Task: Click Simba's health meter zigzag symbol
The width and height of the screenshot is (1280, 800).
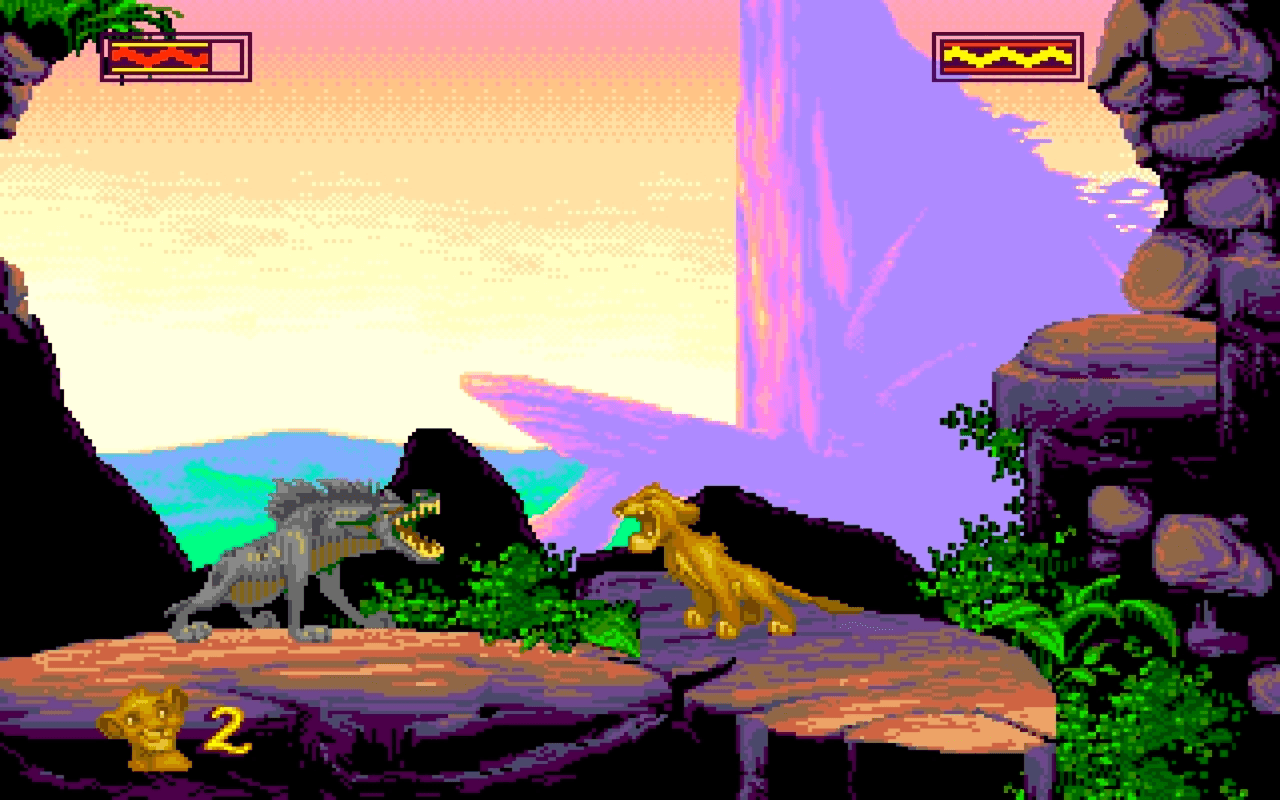Action: [x=160, y=55]
